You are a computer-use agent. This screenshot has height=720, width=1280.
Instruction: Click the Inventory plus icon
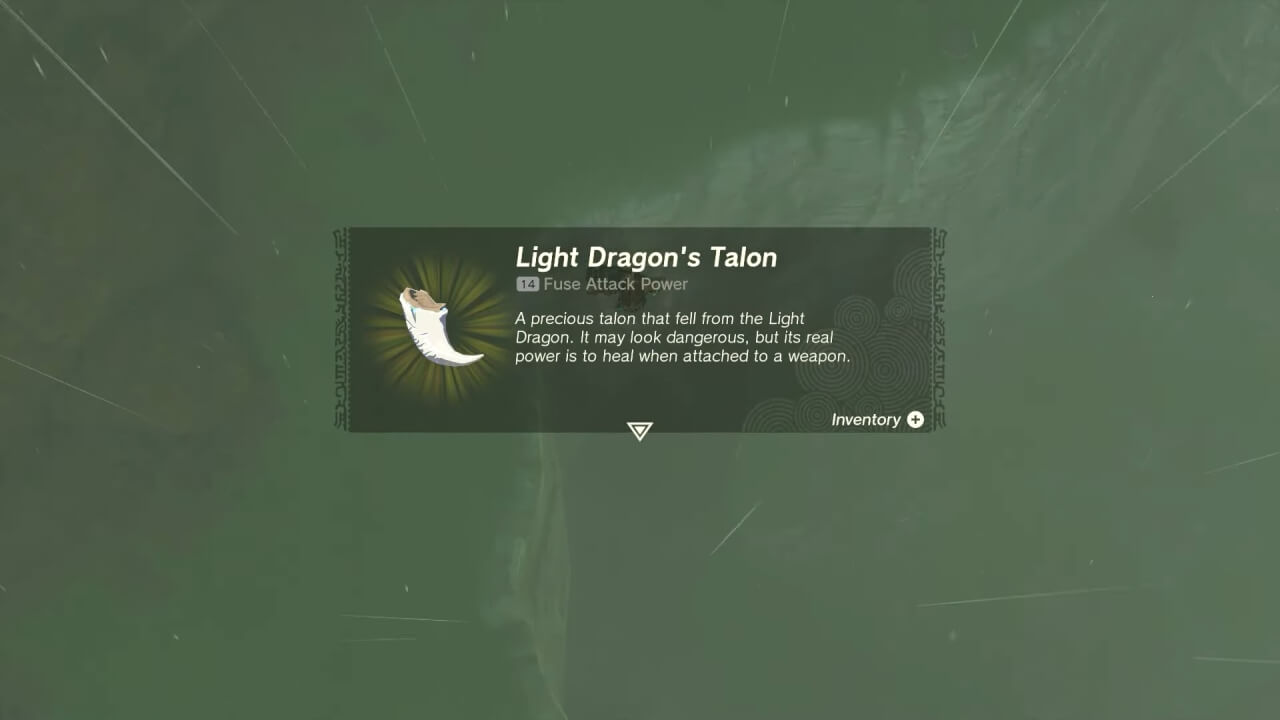coord(914,420)
